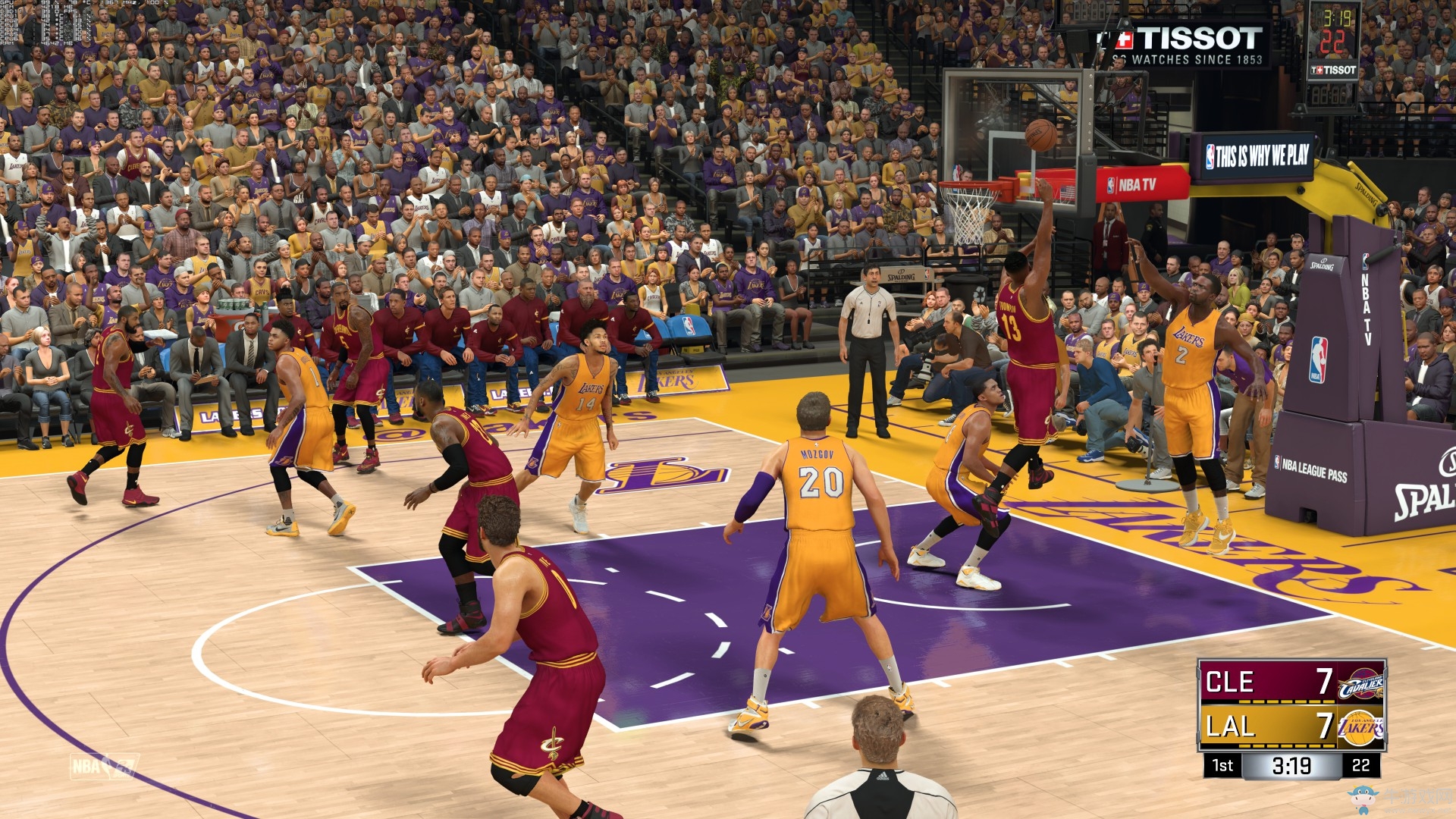
Task: Click the shot clock showing 22
Action: click(1360, 766)
